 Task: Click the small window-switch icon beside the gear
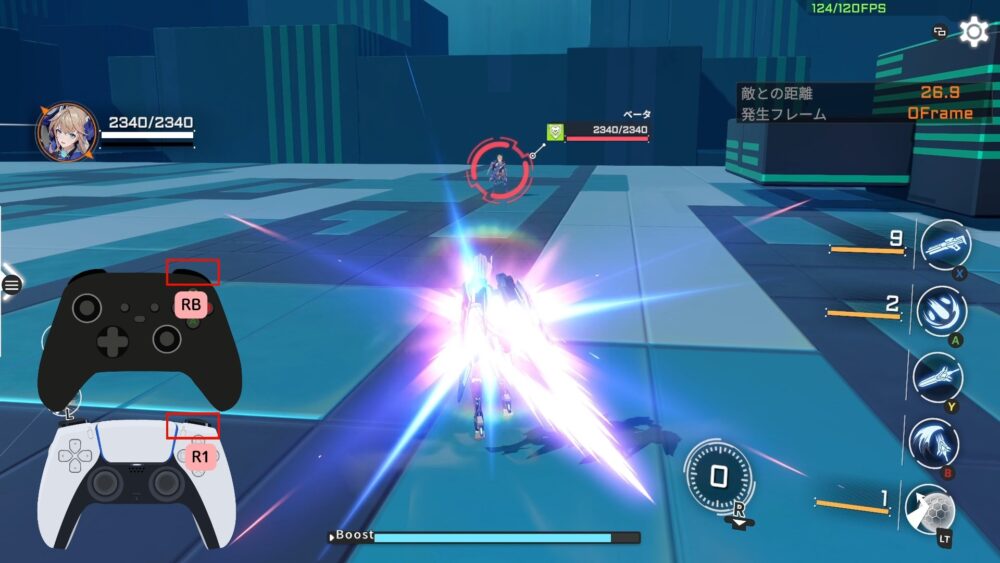(939, 32)
